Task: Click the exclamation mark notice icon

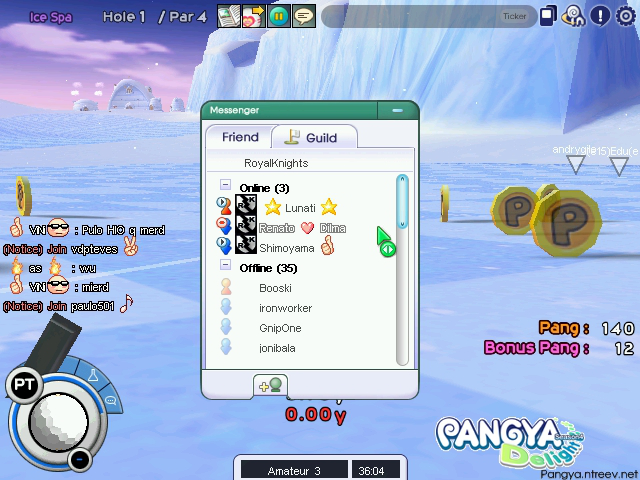Action: [x=600, y=15]
